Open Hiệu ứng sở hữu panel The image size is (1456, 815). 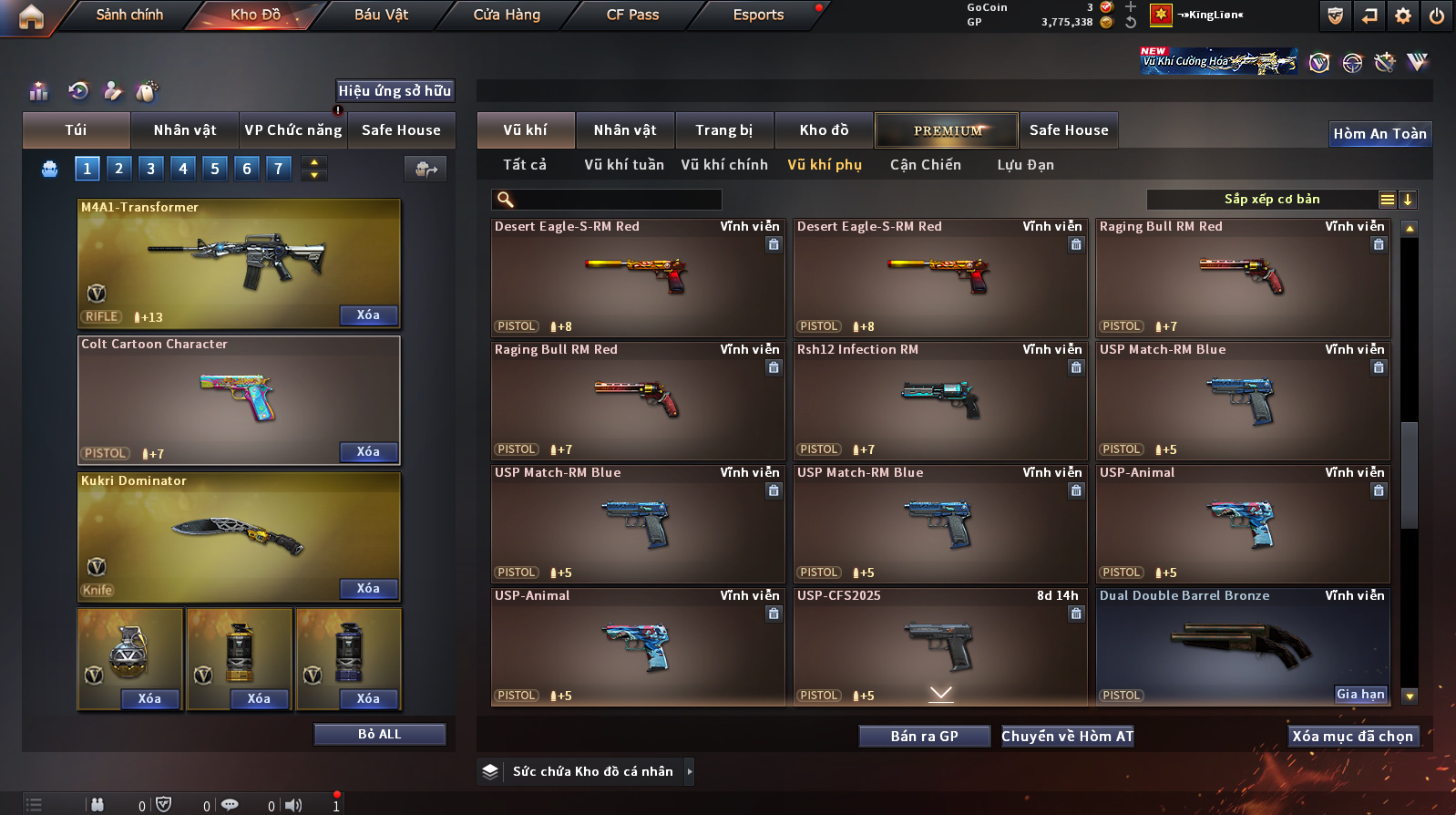(395, 91)
